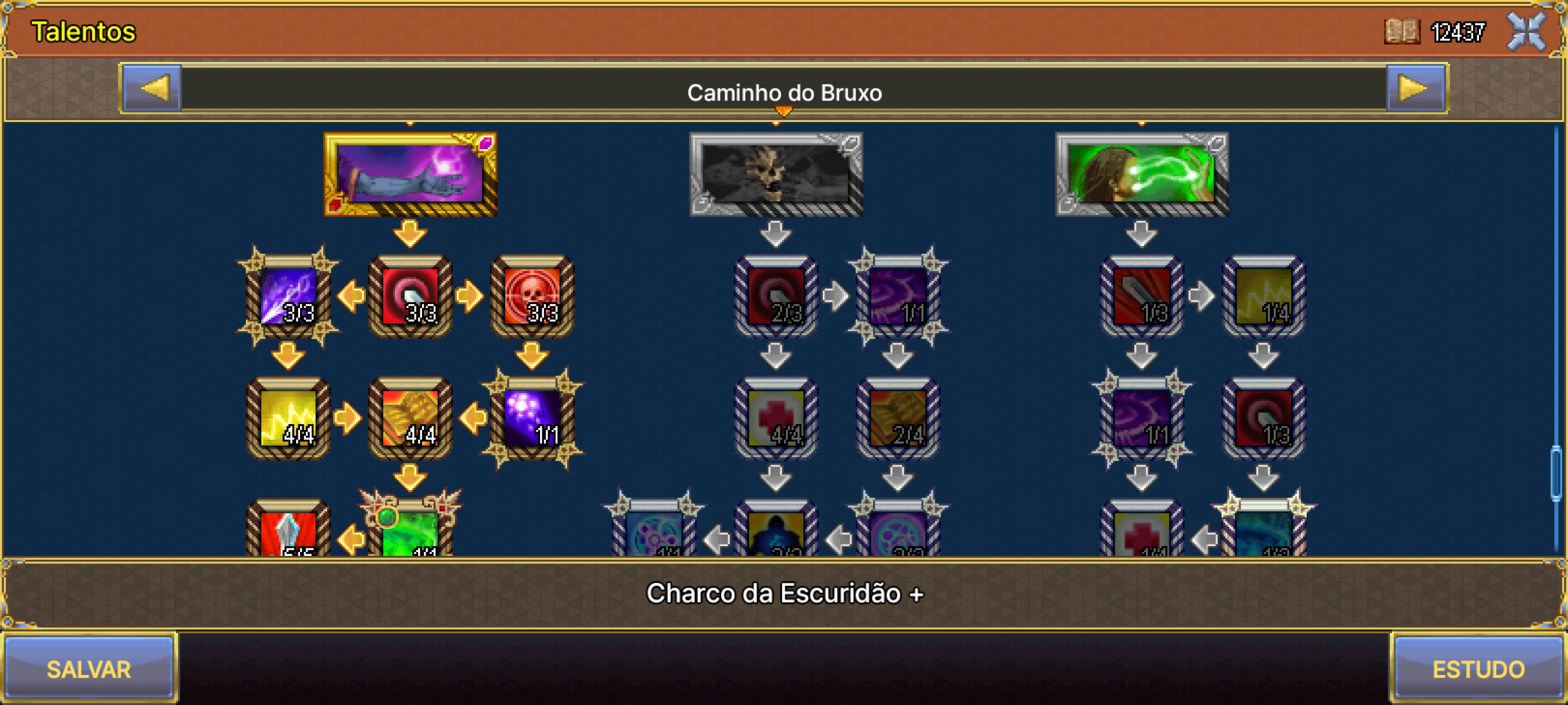Close the Talentos window
The image size is (1568, 705).
click(x=1527, y=31)
